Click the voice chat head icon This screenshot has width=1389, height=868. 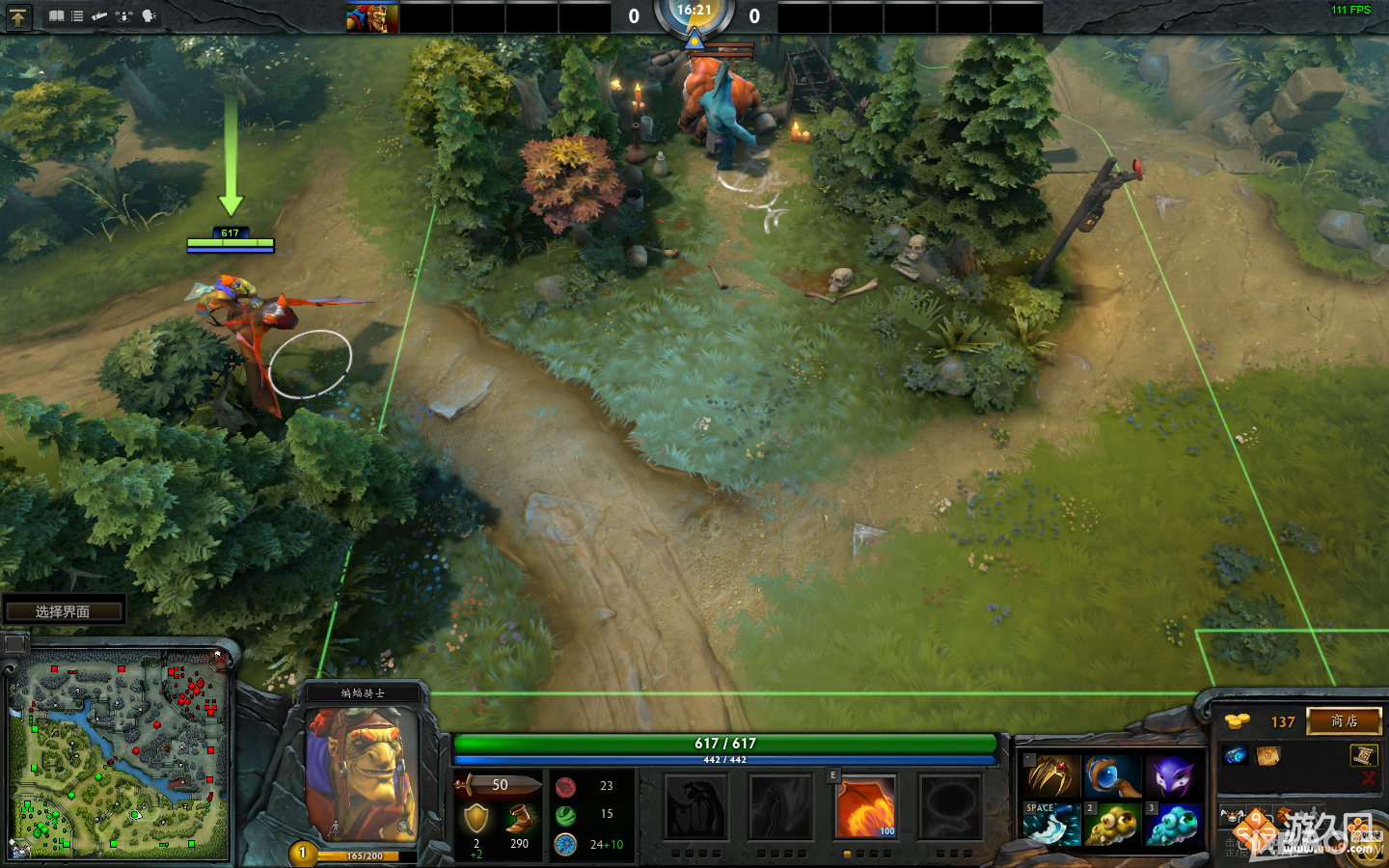148,16
